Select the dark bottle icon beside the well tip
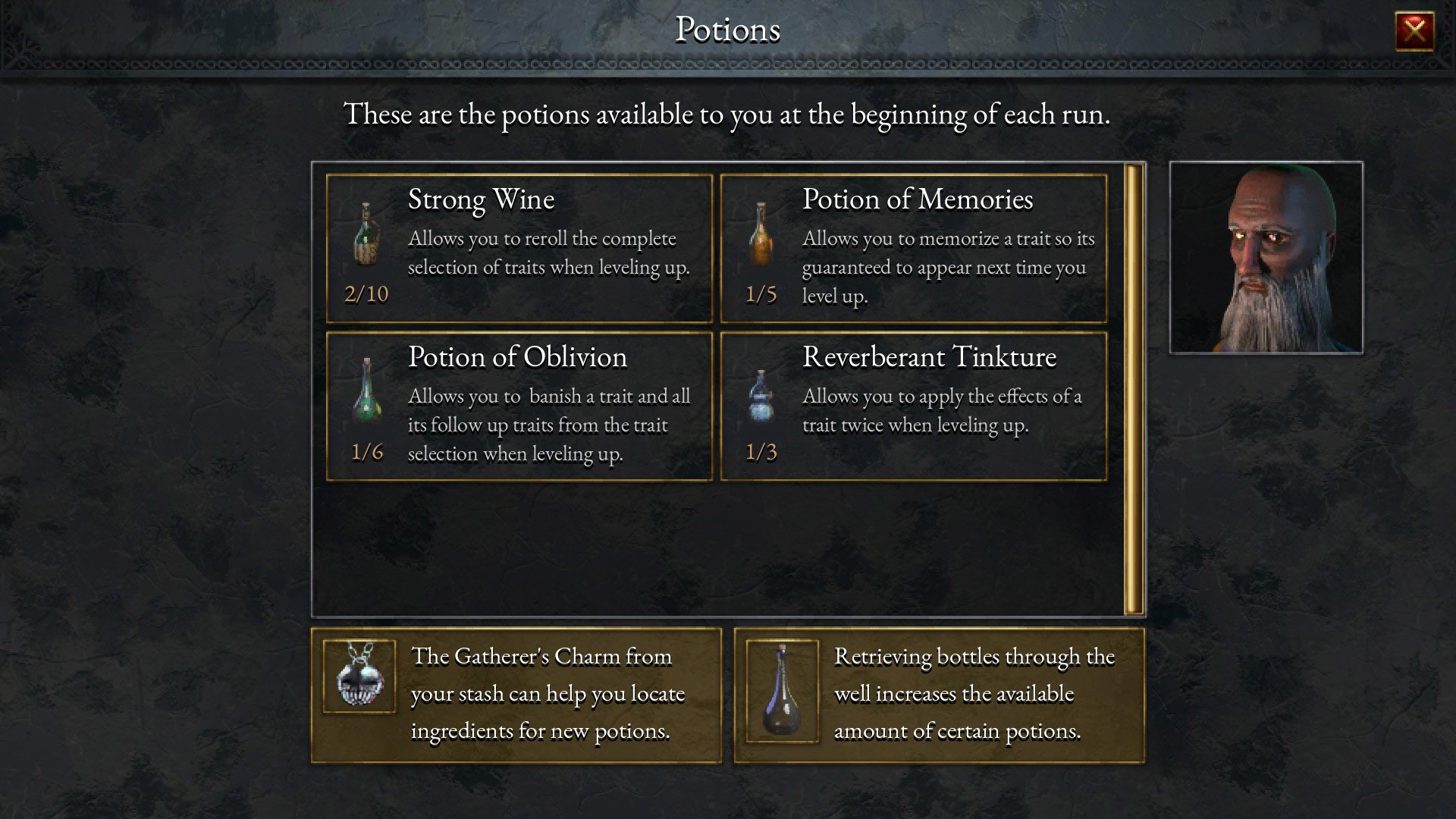The height and width of the screenshot is (819, 1456). (783, 692)
